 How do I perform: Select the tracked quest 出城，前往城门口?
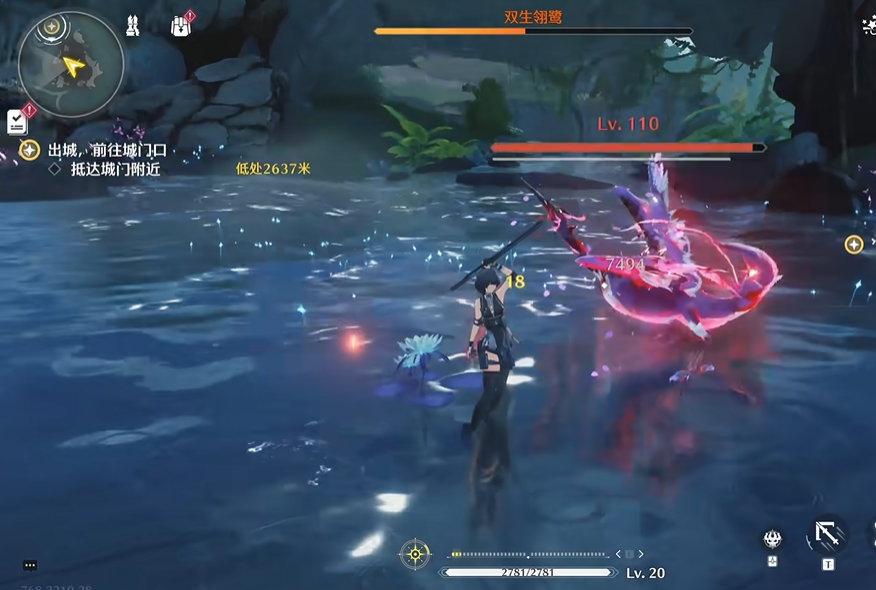click(107, 150)
